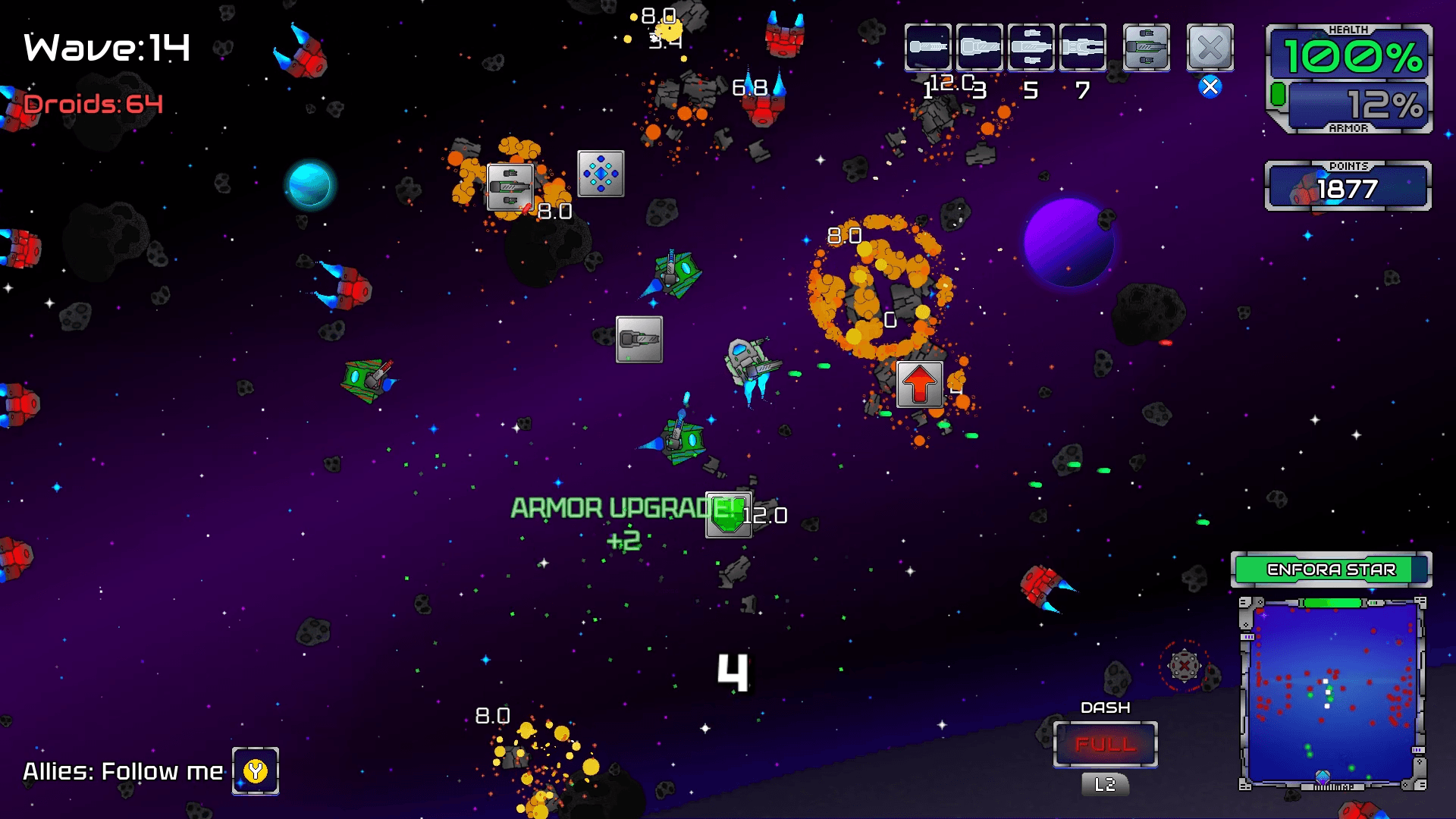The height and width of the screenshot is (819, 1456).
Task: Pick the forked-barrel weapon slot
Action: point(1082,47)
